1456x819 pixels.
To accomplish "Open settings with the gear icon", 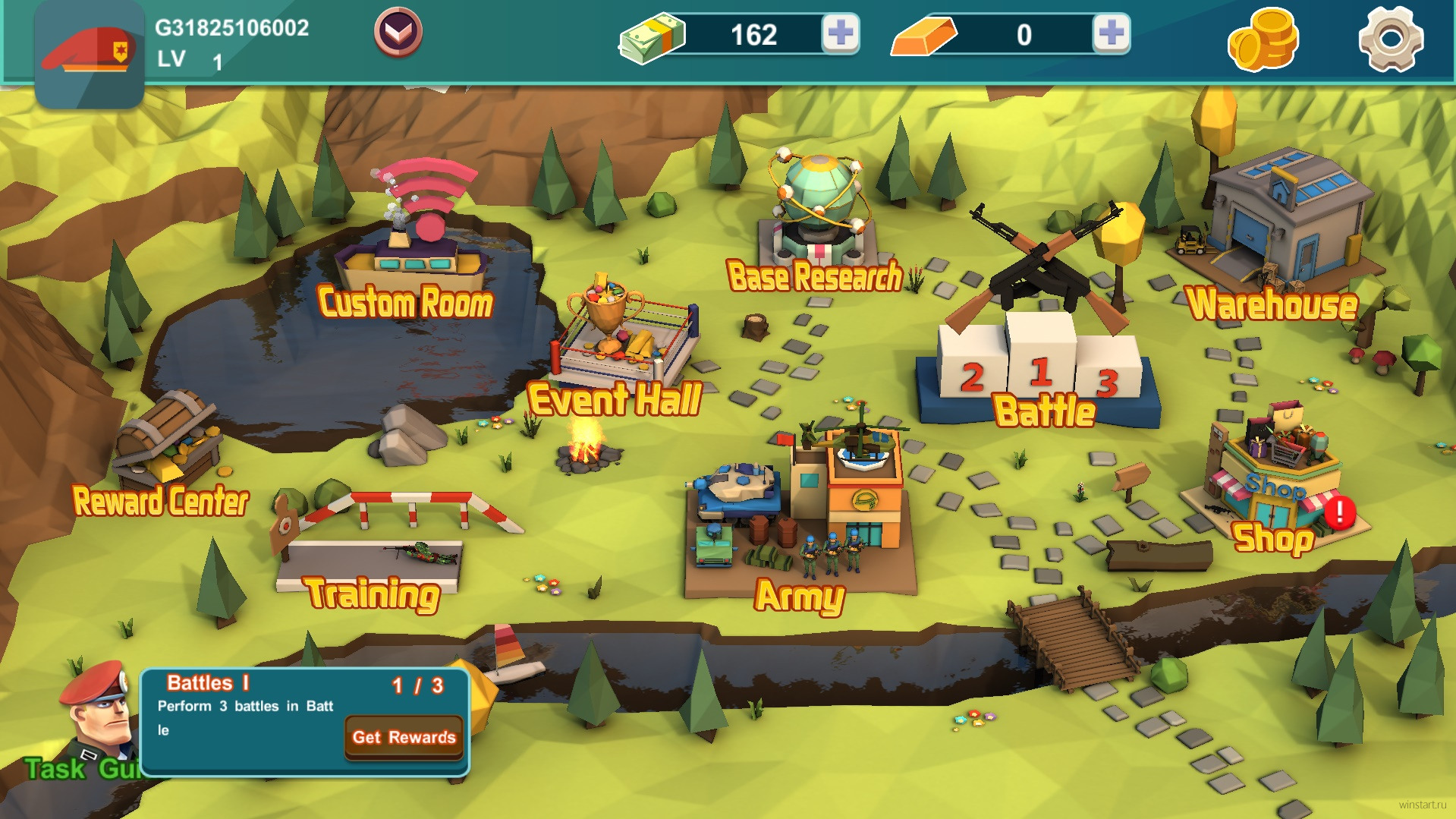I will pyautogui.click(x=1391, y=39).
